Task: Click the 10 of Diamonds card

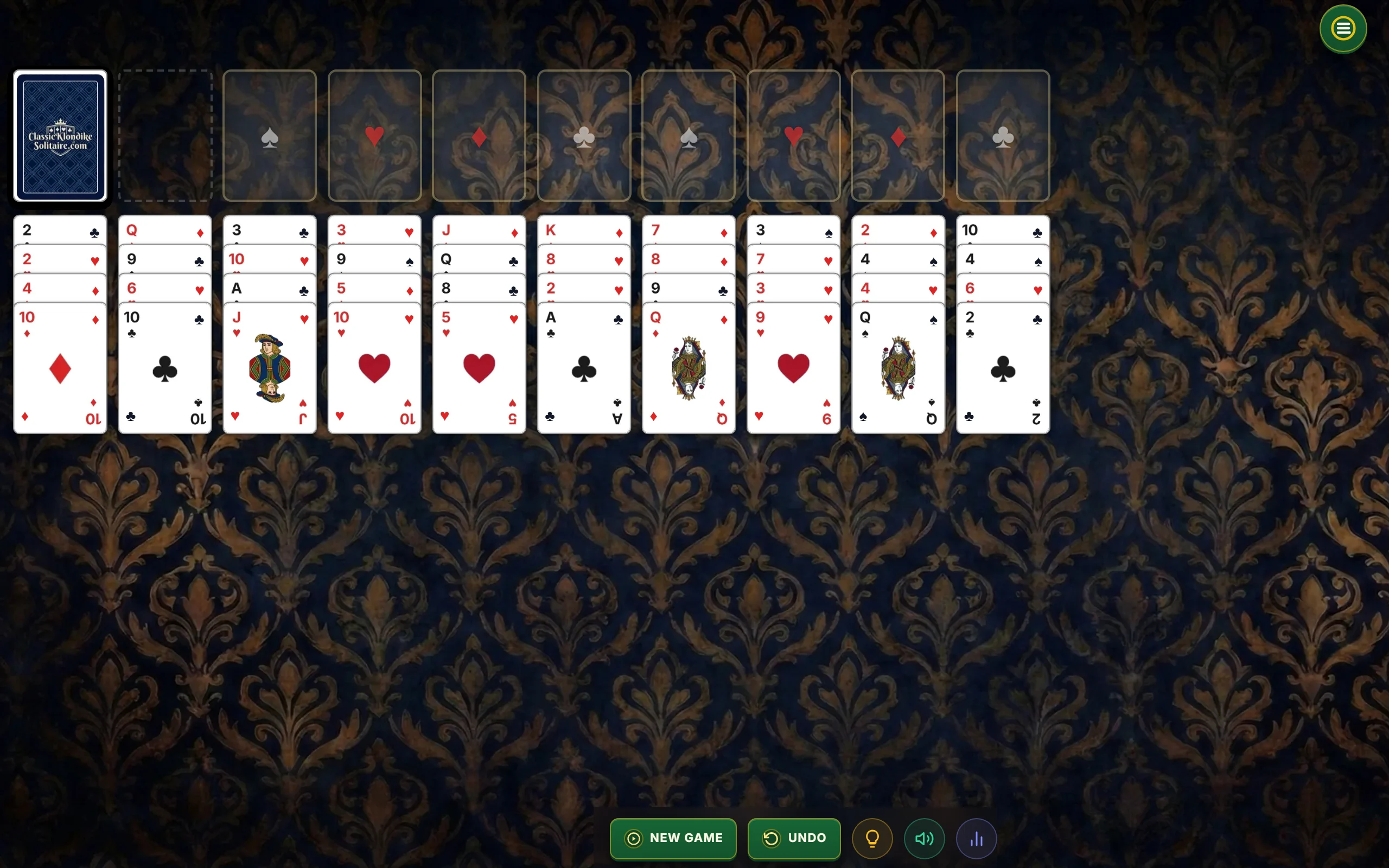Action: [x=60, y=367]
